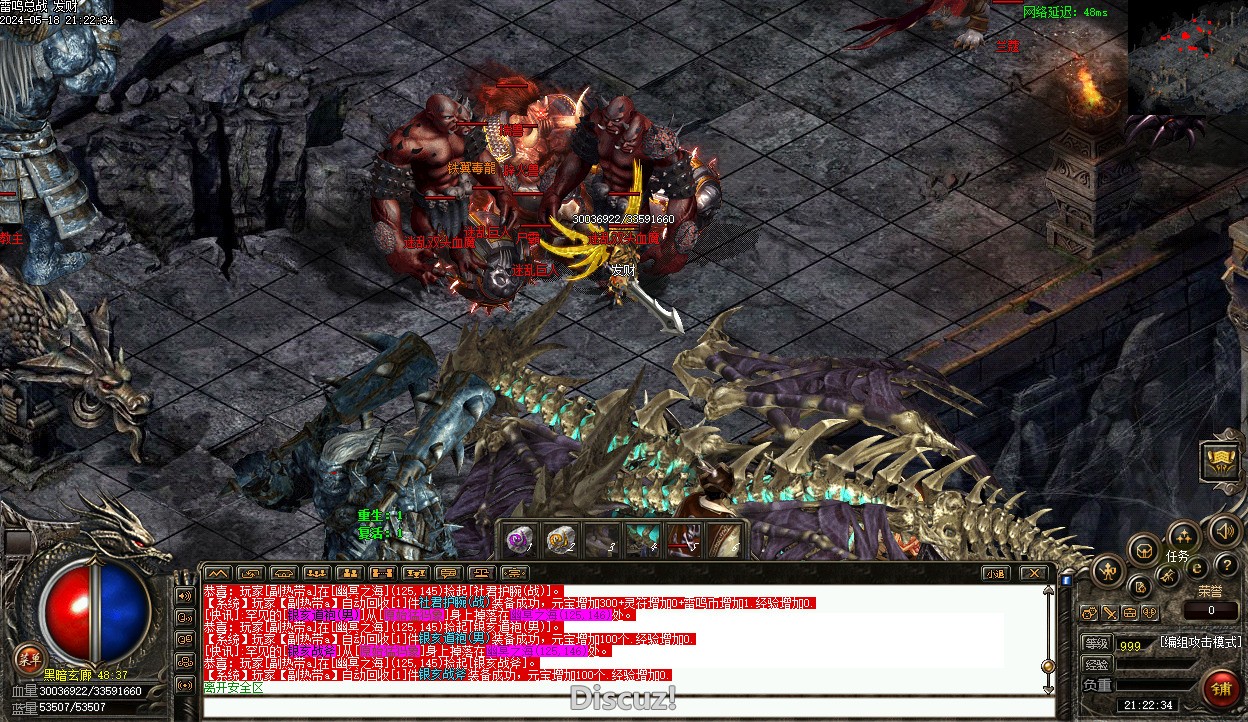Click the crossed swords small icon

[1109, 613]
